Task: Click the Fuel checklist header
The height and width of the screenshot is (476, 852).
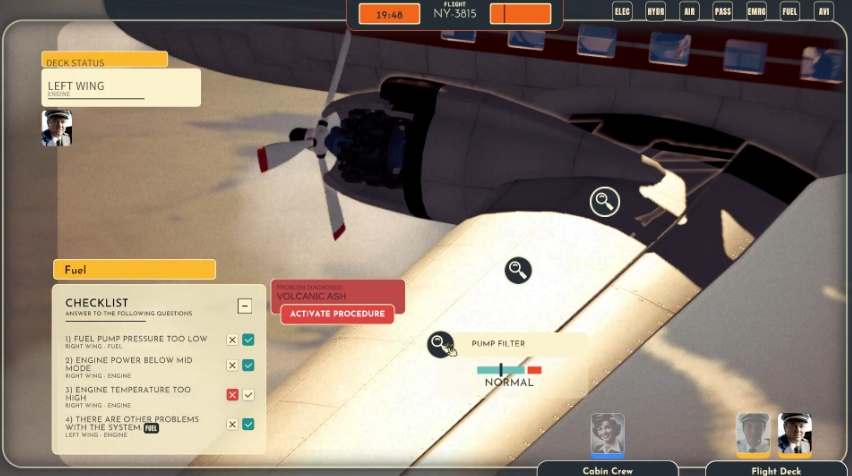Action: pos(134,270)
